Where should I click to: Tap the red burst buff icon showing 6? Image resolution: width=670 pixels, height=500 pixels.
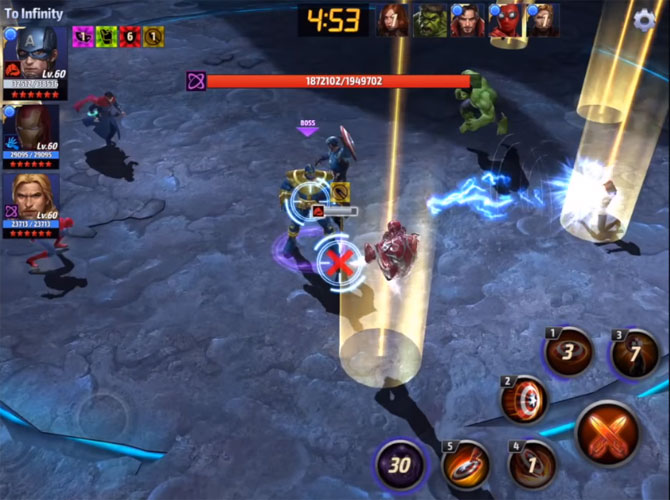tap(129, 36)
